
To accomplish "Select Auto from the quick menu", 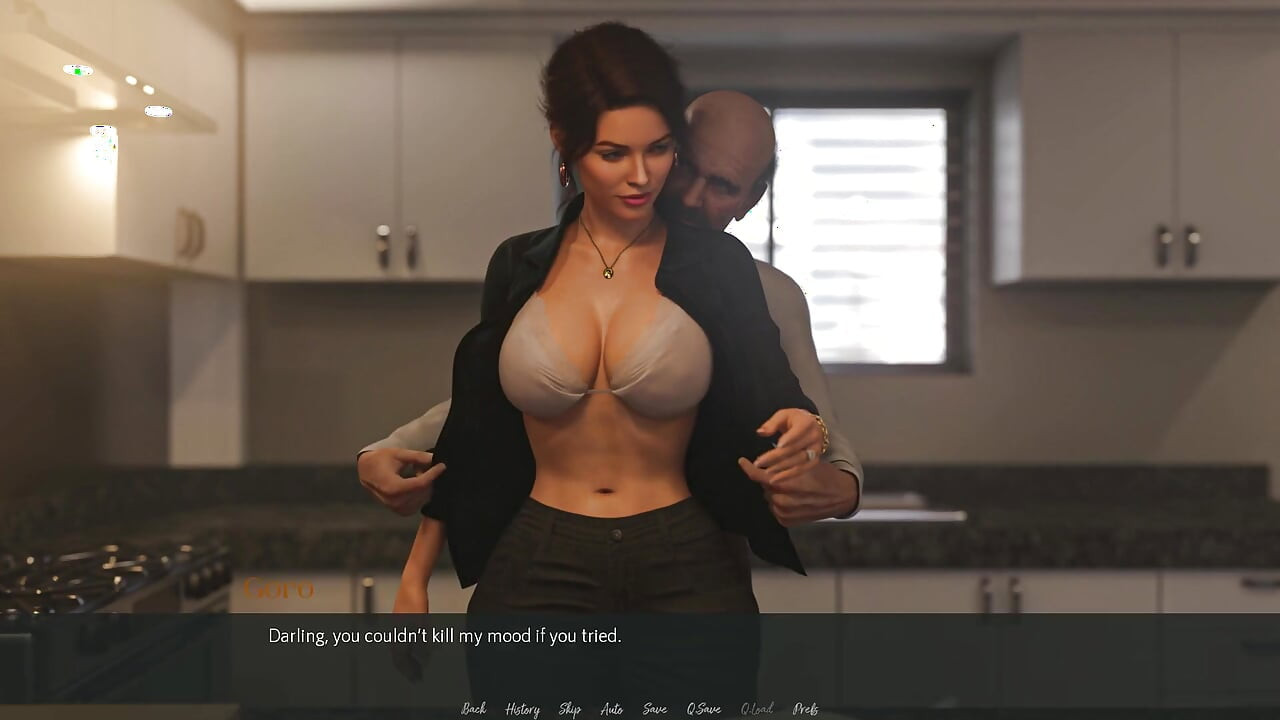I will (x=611, y=708).
